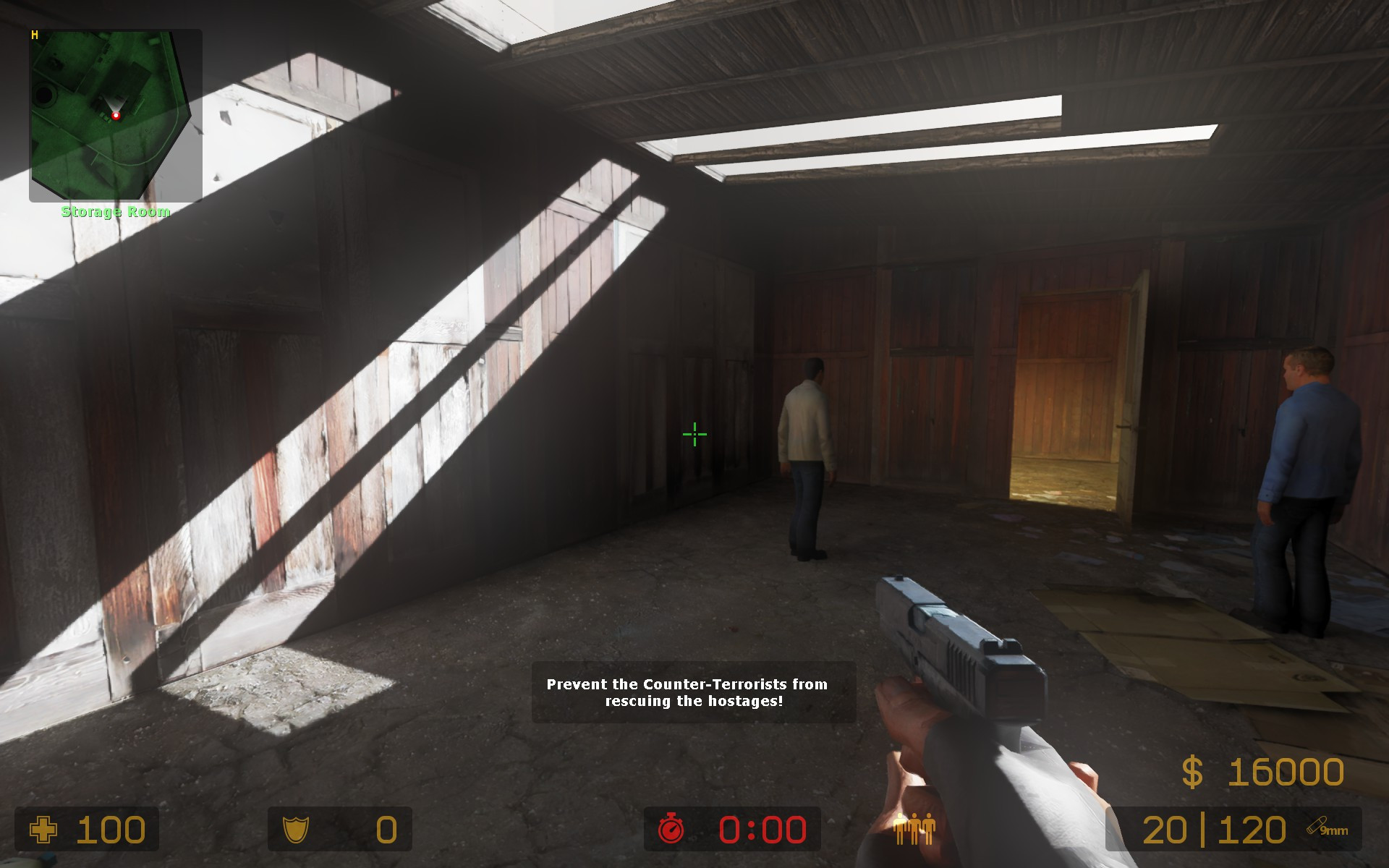Click the objective text about rescuing hostages
The height and width of the screenshot is (868, 1389).
pyautogui.click(x=689, y=693)
